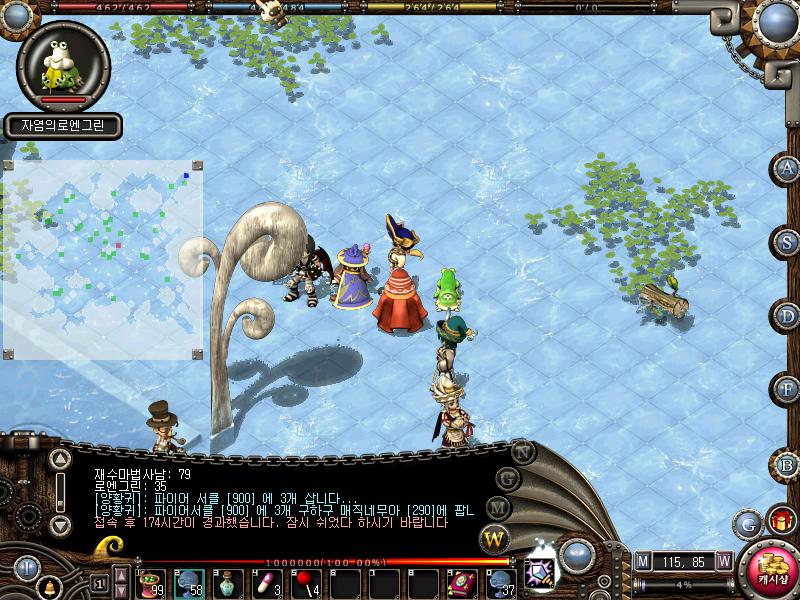Image resolution: width=800 pixels, height=600 pixels.
Task: Select the blue mushroom slot with 58
Action: (x=190, y=582)
